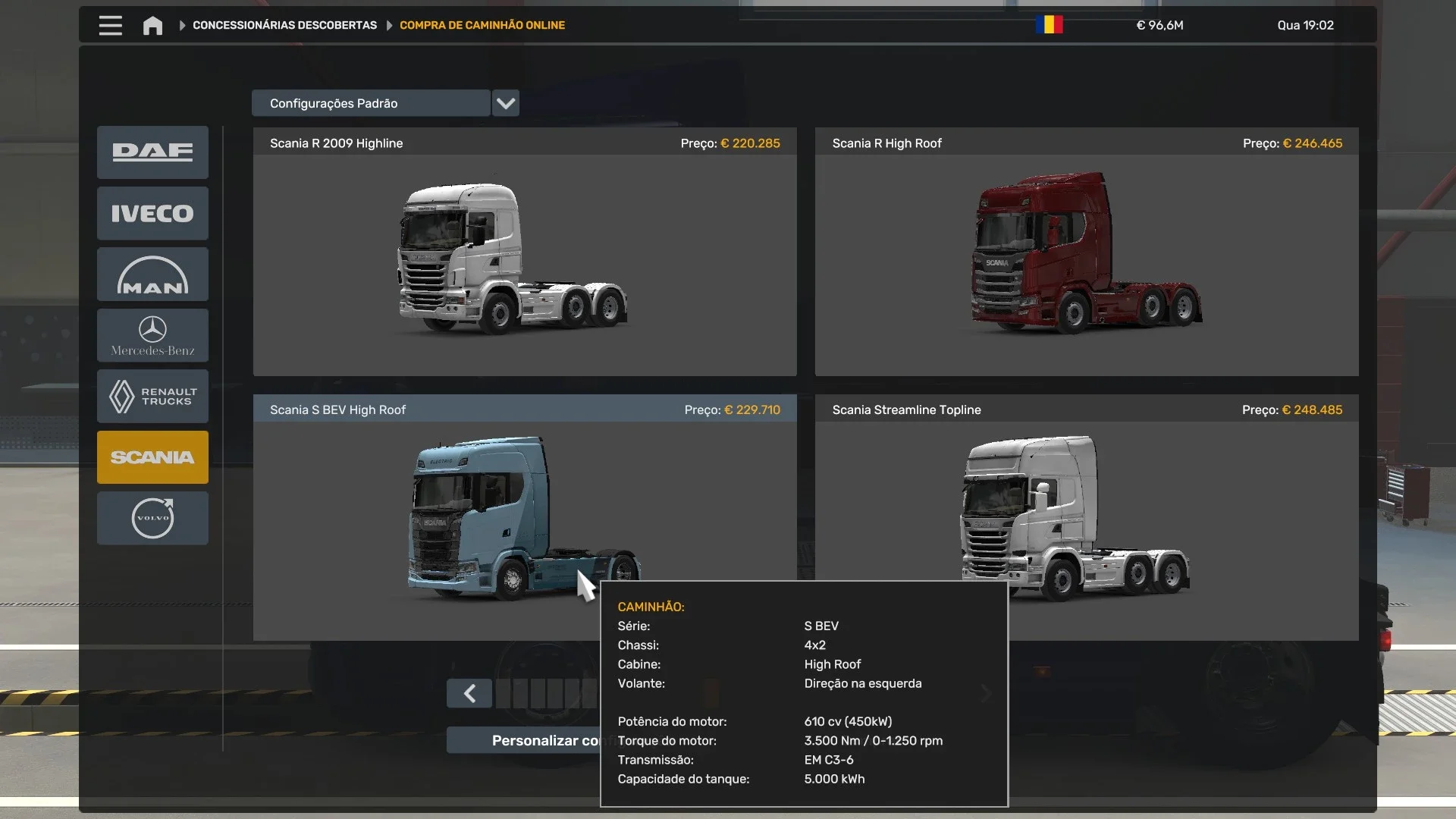Select the DAF brand tab
The image size is (1456, 819).
152,152
